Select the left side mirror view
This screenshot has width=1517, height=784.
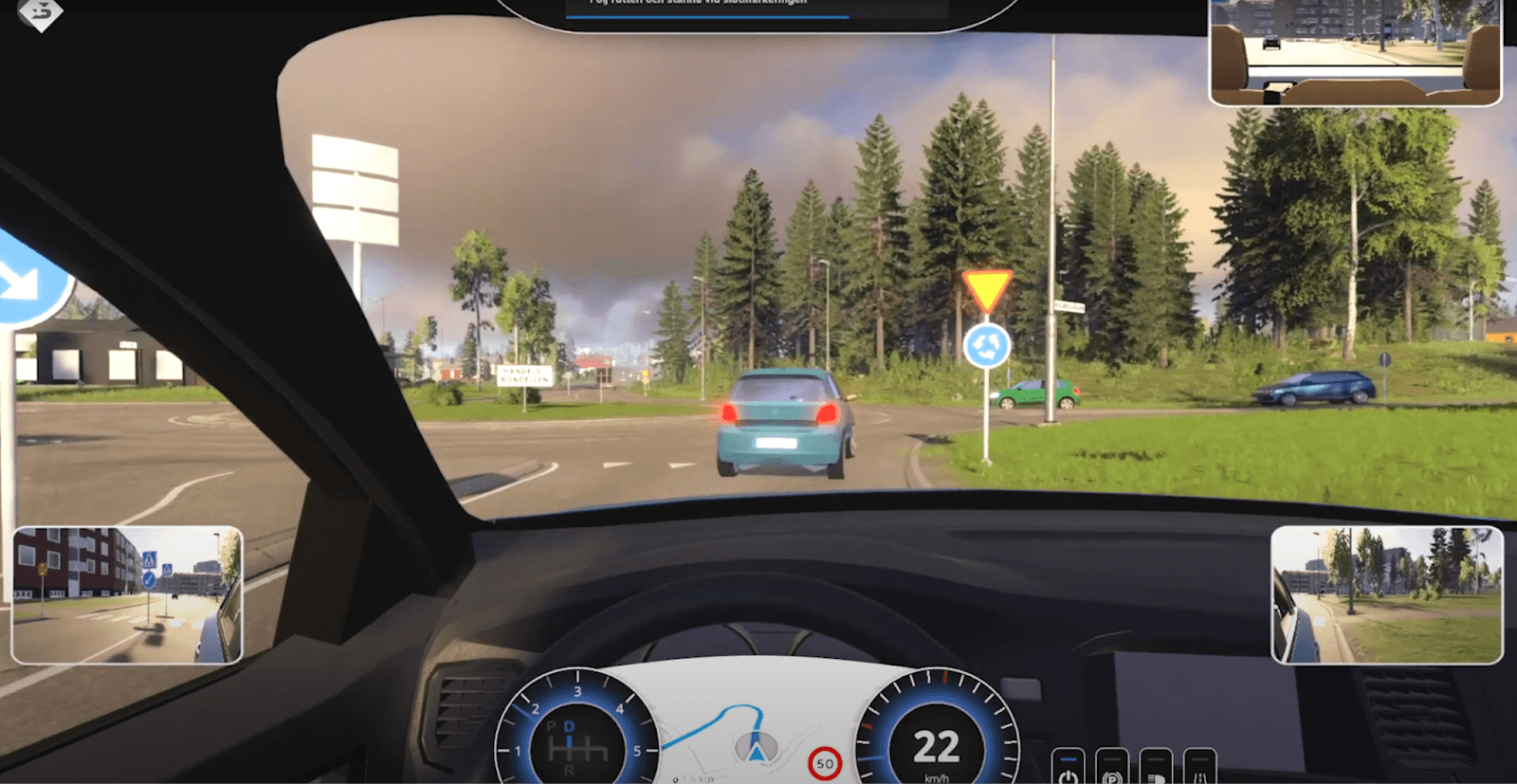tap(127, 595)
